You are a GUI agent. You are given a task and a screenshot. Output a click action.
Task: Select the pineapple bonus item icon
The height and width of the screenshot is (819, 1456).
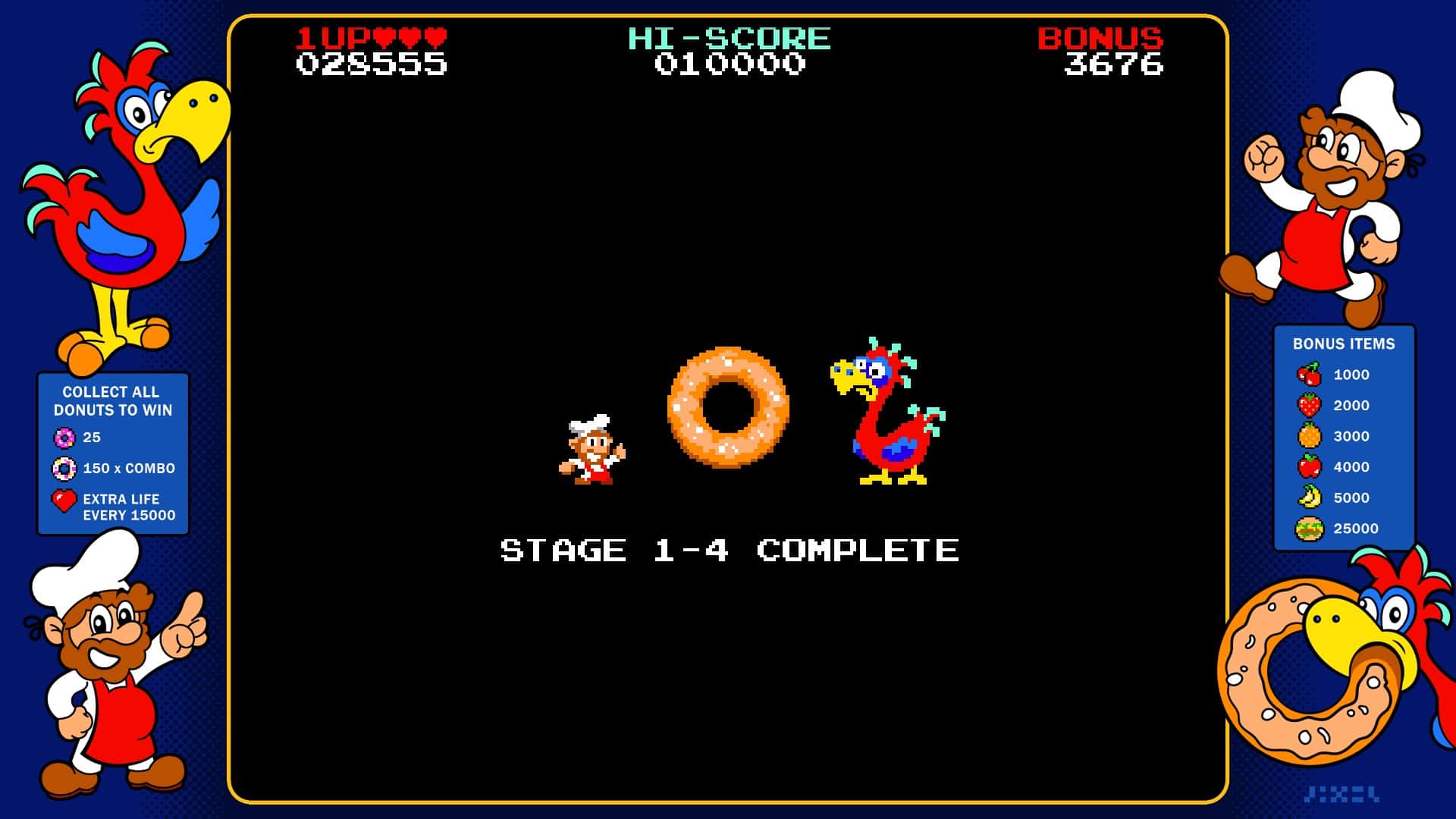point(1309,436)
